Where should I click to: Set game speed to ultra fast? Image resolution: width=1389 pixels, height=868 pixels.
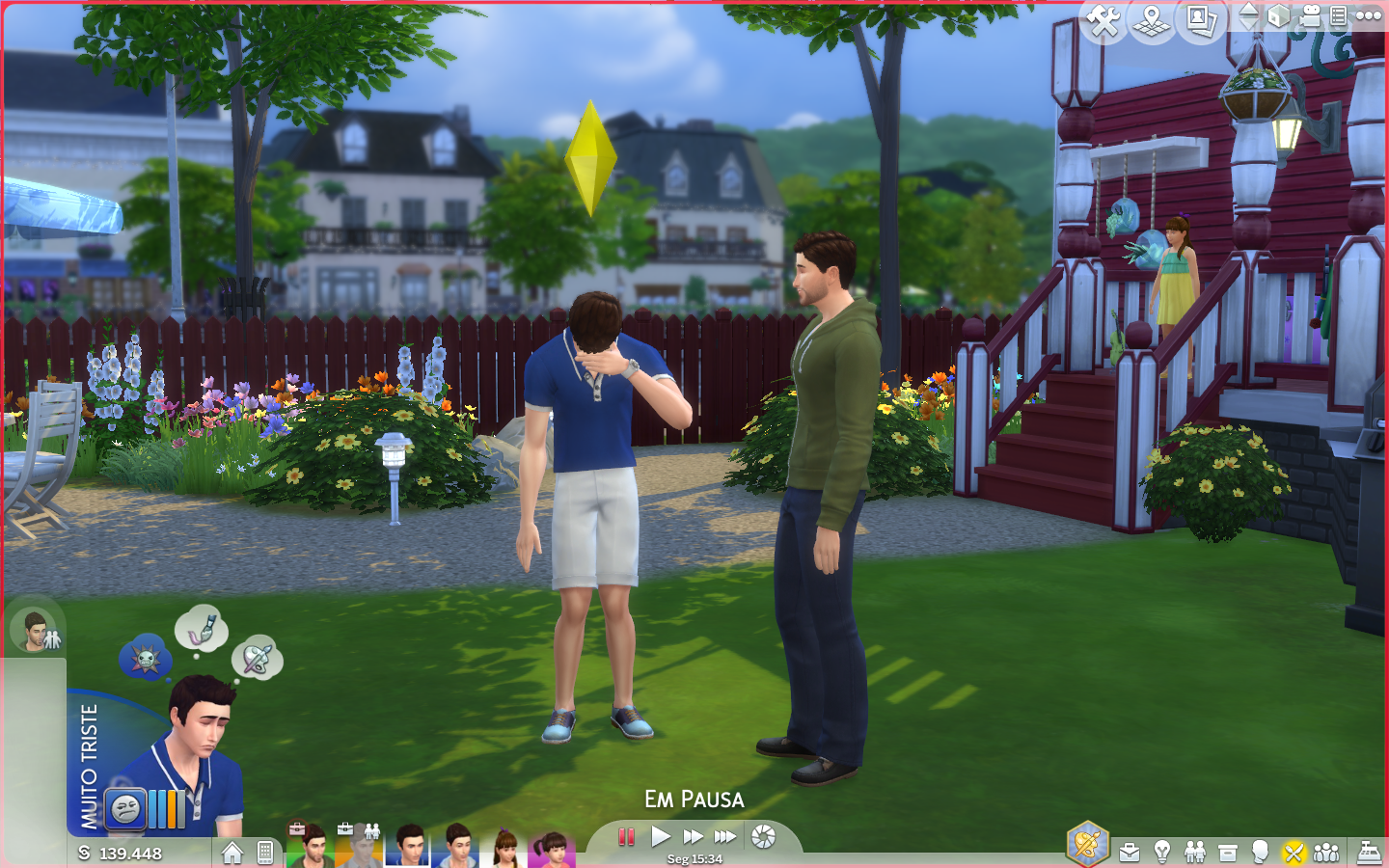click(725, 836)
